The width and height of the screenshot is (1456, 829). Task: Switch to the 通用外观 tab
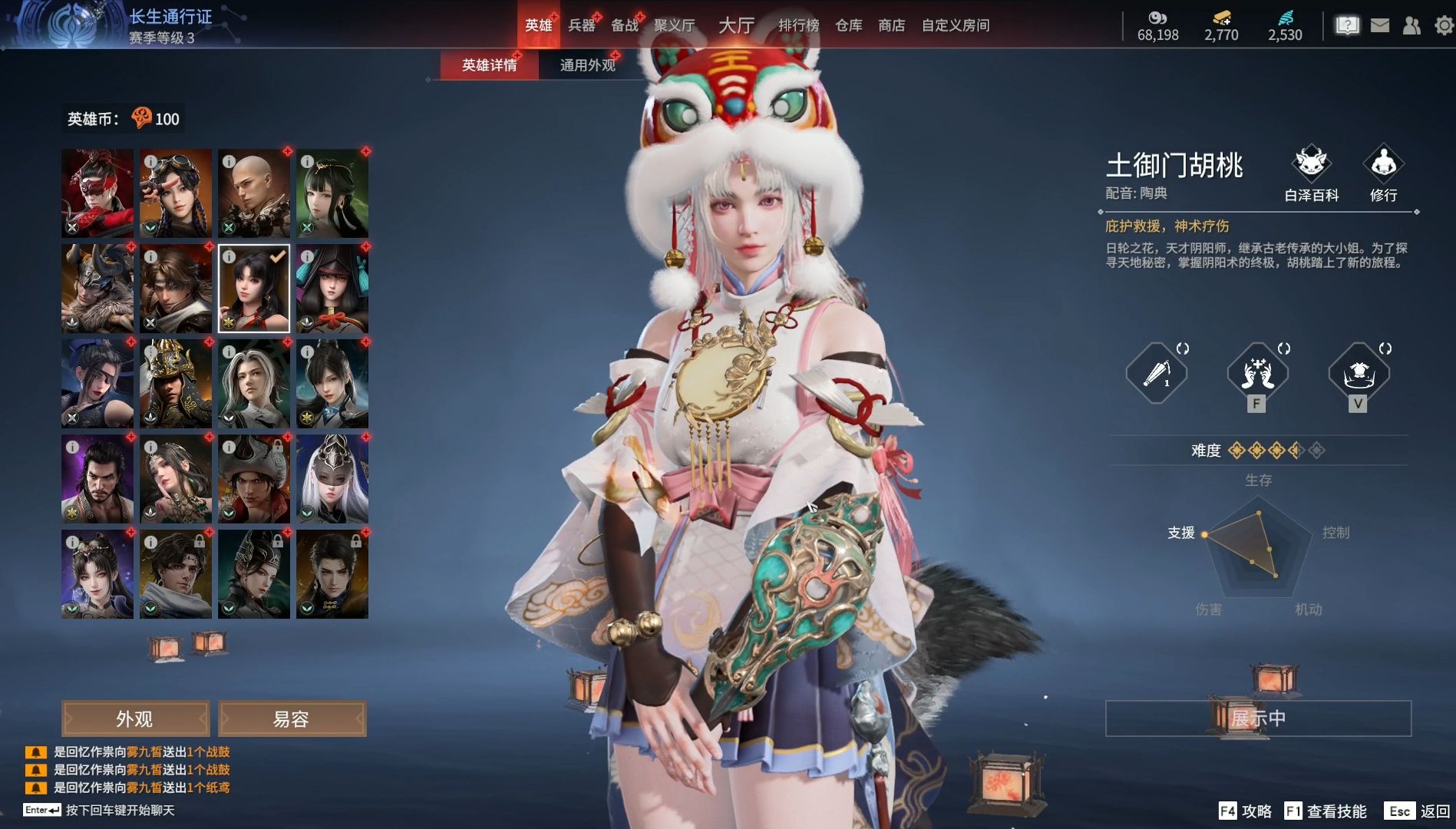(x=587, y=65)
